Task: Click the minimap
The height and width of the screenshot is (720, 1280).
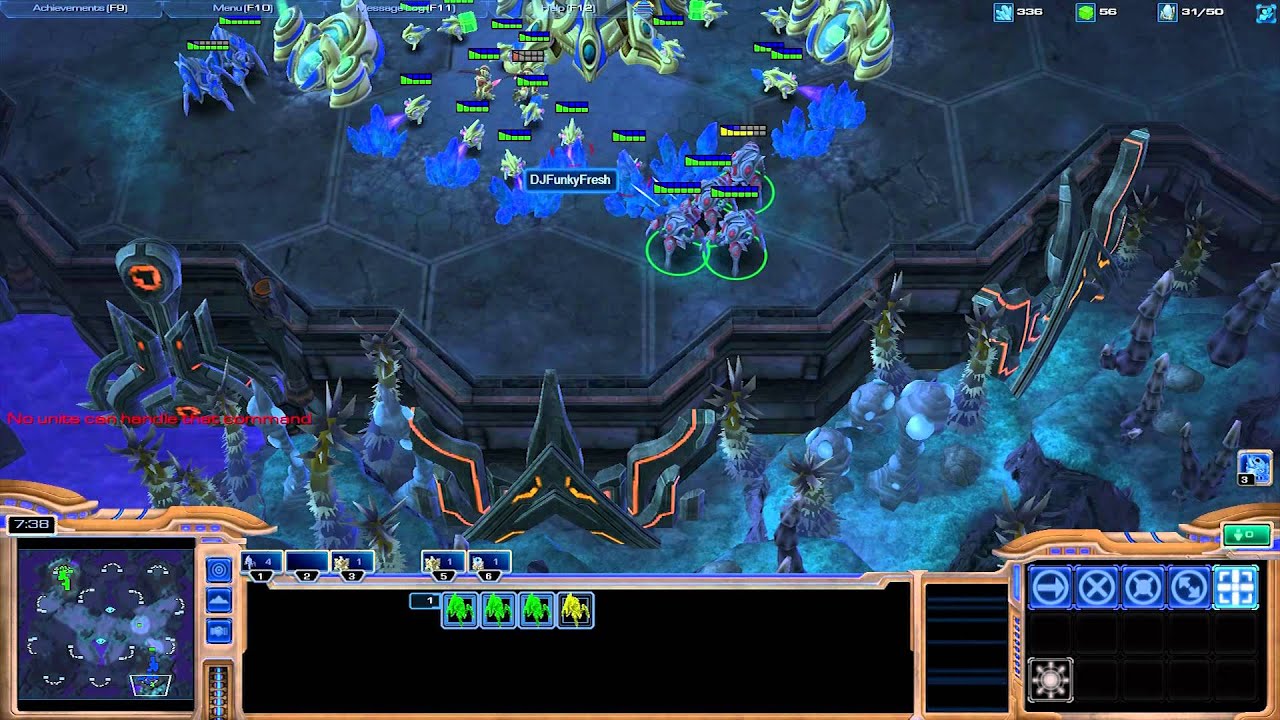Action: coord(105,622)
